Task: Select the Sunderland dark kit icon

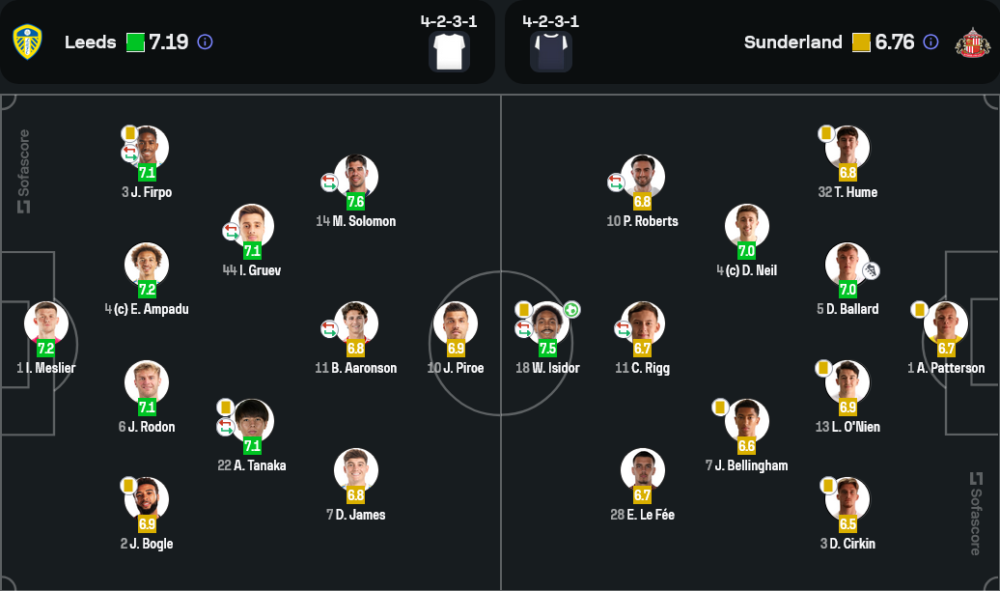Action: [x=550, y=51]
